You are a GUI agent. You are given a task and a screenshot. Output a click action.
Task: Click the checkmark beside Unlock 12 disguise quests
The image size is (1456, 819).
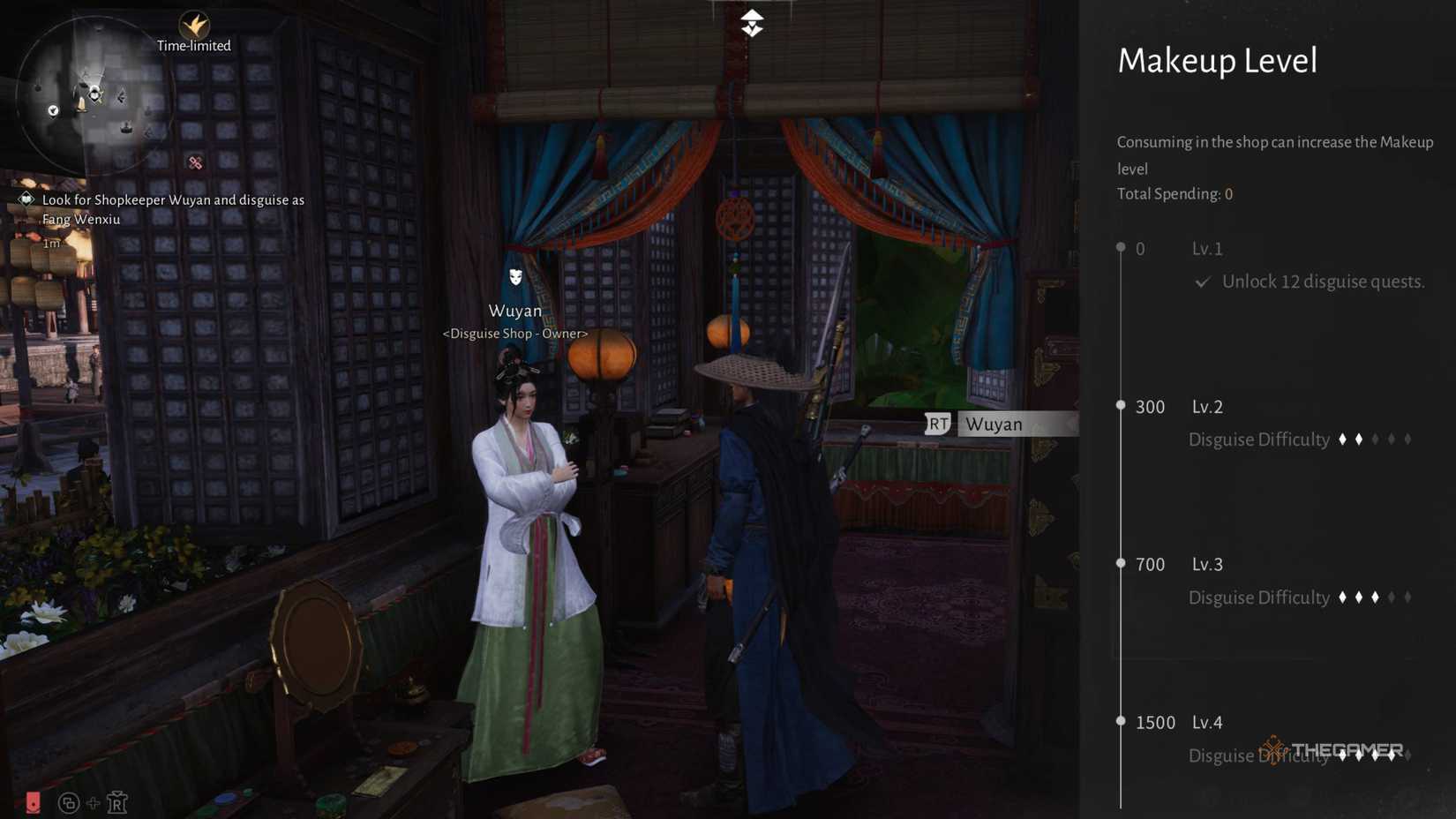point(1202,282)
